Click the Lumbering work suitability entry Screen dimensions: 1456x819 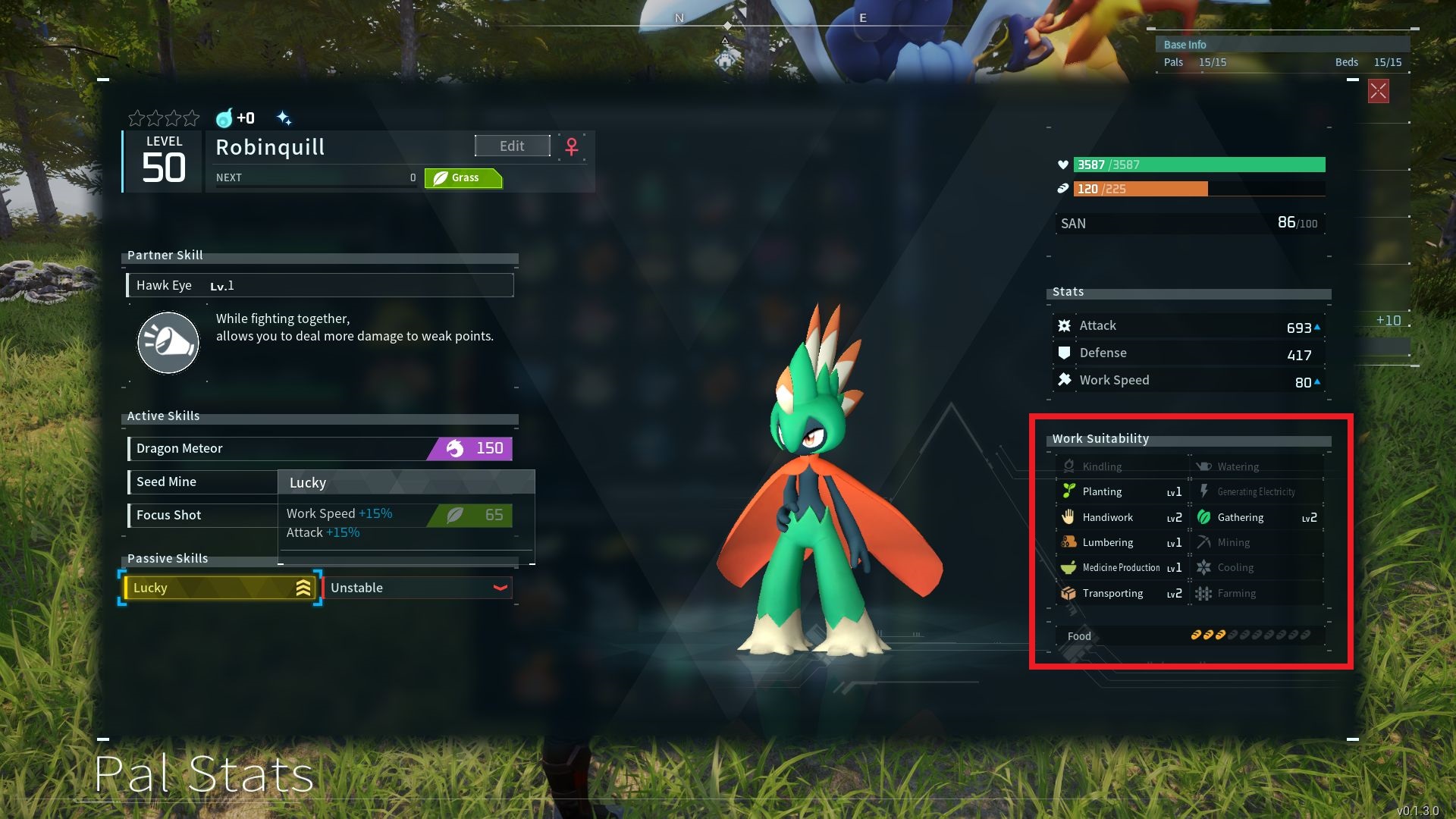(1122, 542)
